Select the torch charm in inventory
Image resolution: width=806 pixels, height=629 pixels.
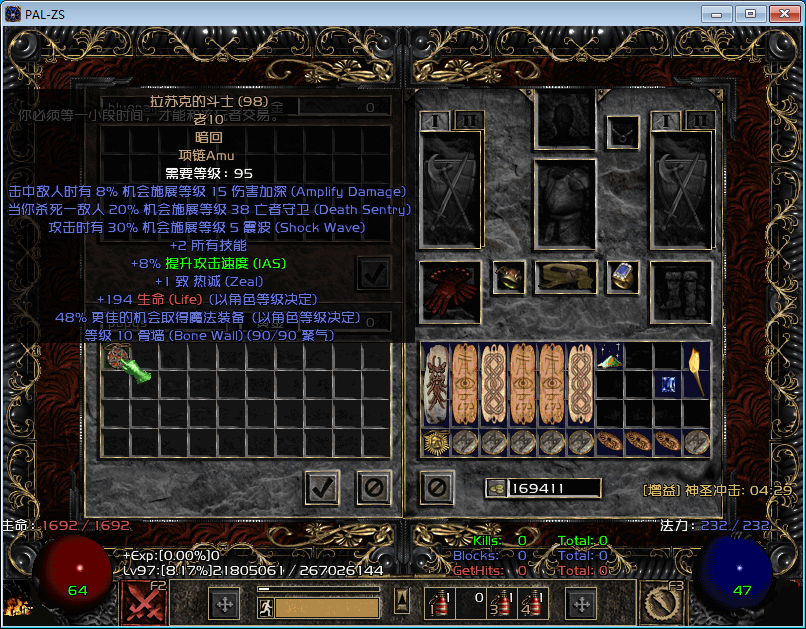pyautogui.click(x=697, y=371)
